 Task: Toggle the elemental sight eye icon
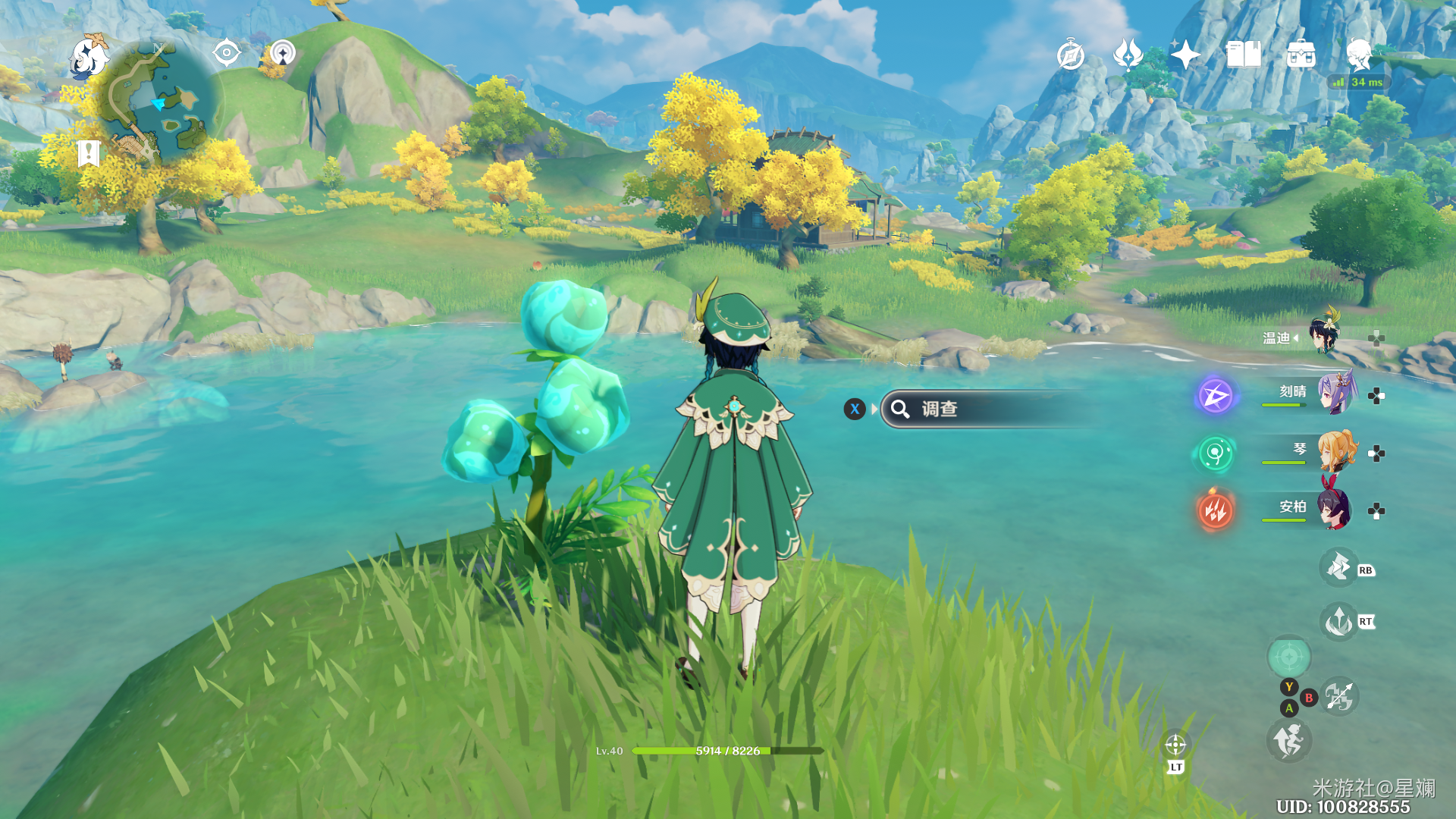(x=226, y=53)
